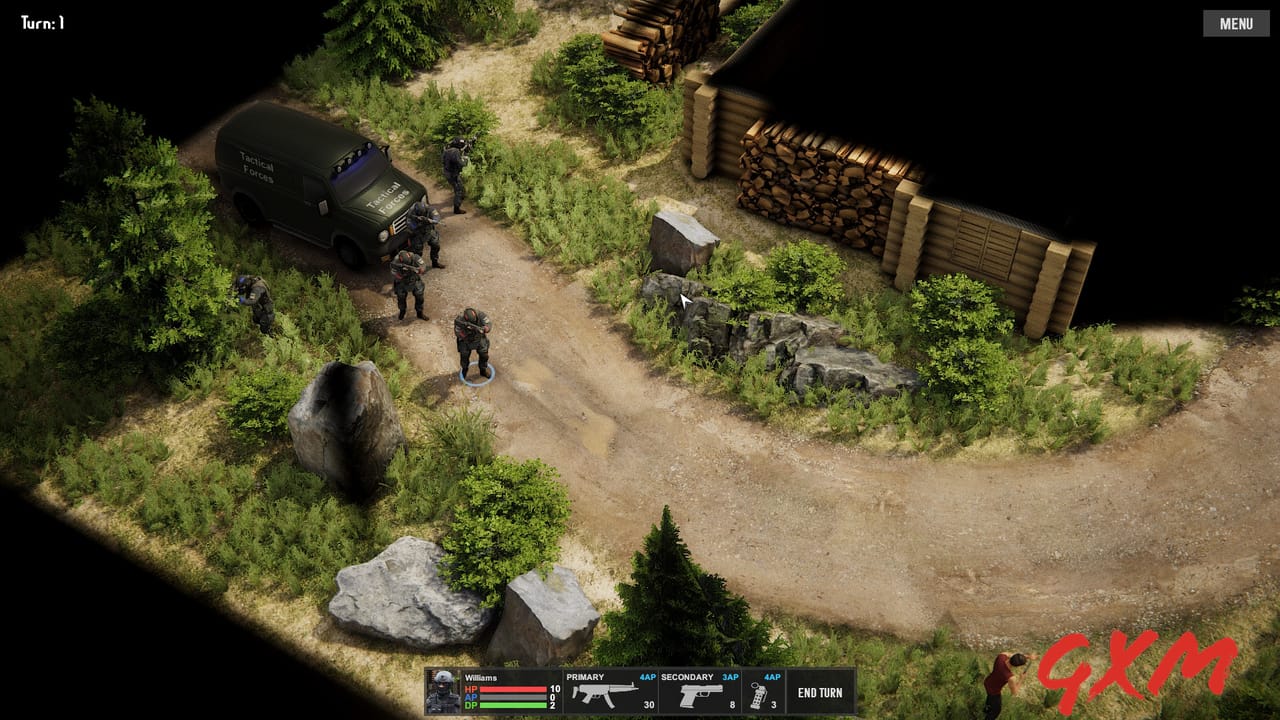Image resolution: width=1280 pixels, height=720 pixels.
Task: Click the Williams name label
Action: 481,675
